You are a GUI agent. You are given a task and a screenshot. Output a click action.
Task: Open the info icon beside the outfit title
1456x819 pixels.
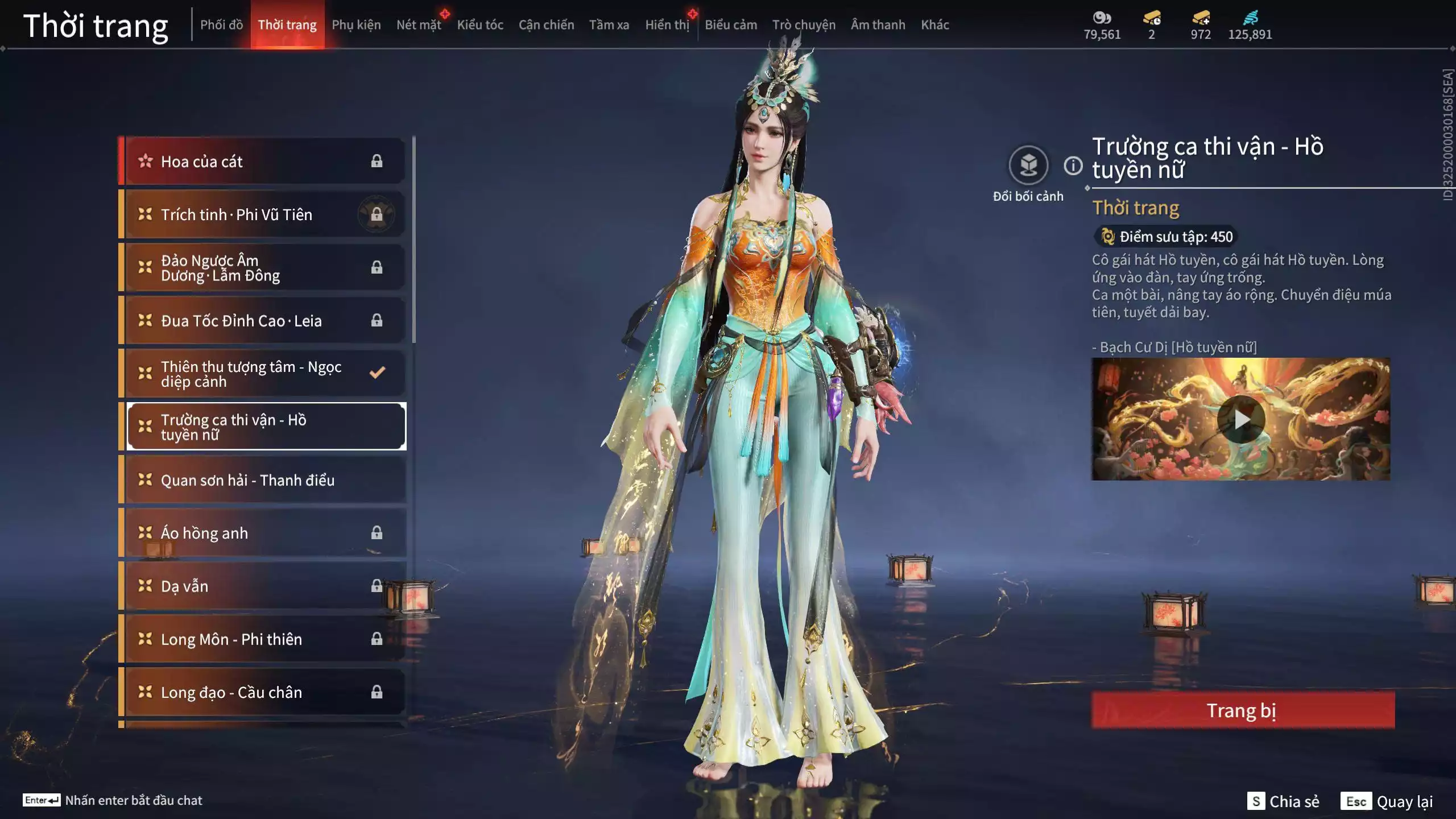click(x=1073, y=166)
